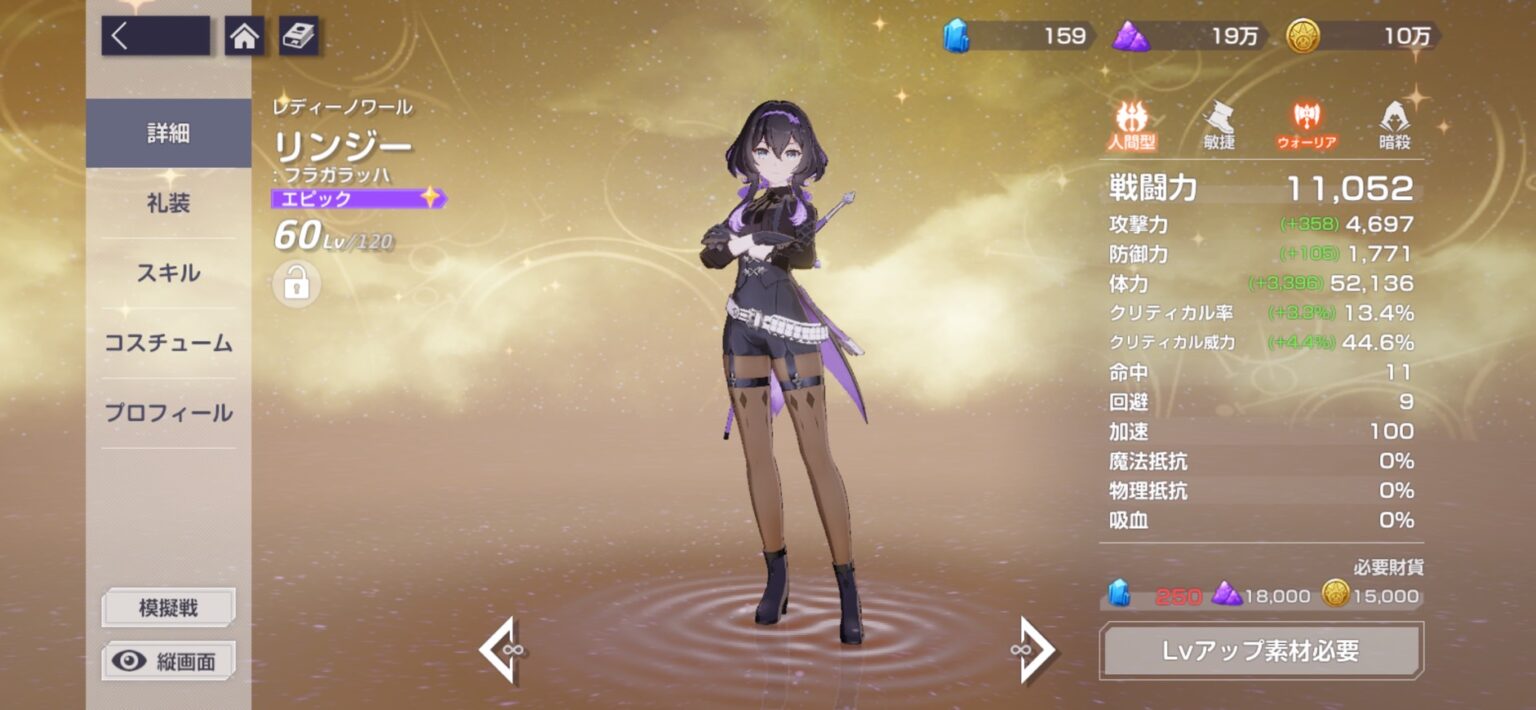Viewport: 1536px width, 710px height.
Task: Click the Lvアップ素材必要 button
Action: tap(1260, 651)
